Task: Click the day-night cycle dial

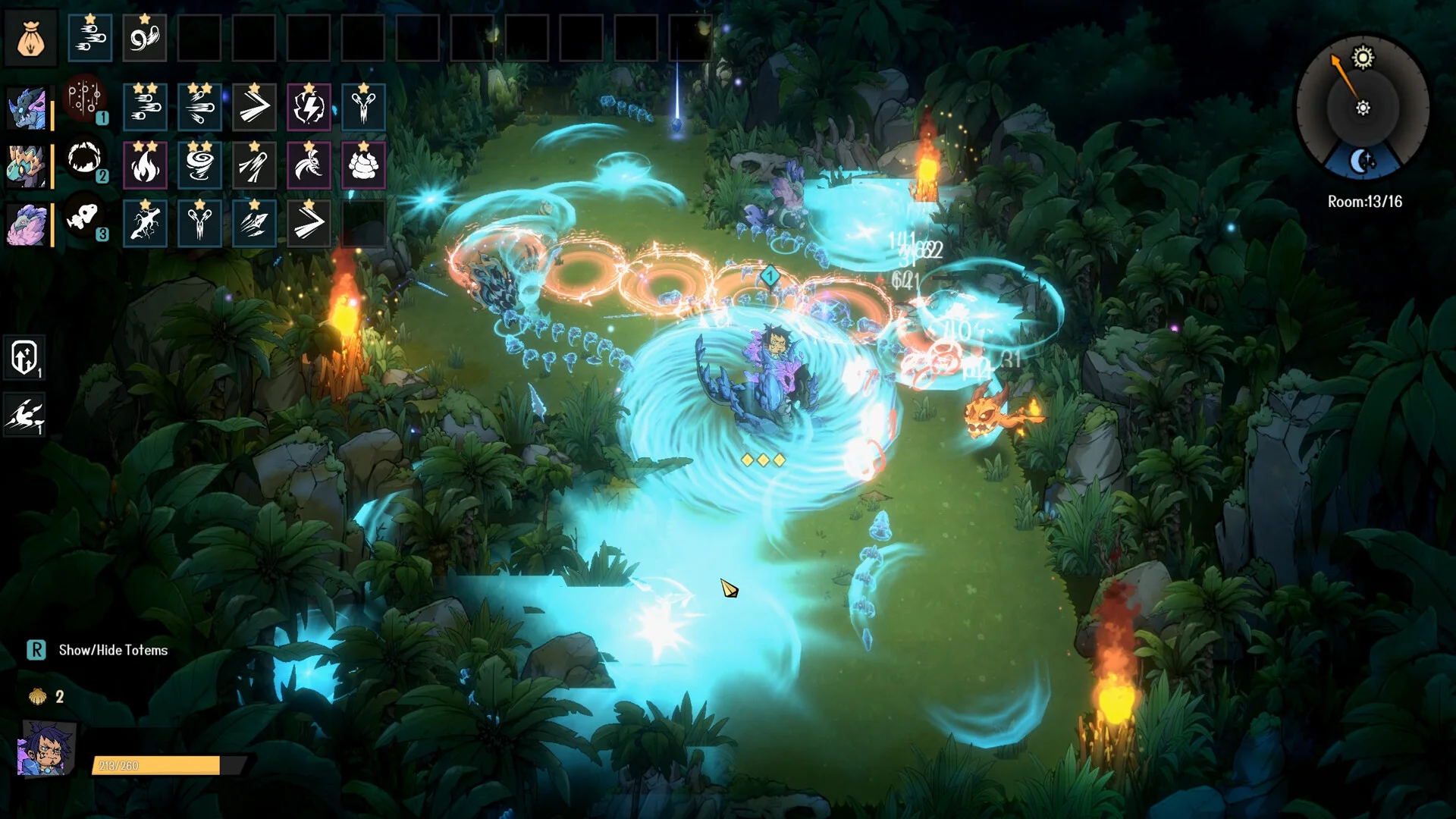Action: [x=1363, y=108]
